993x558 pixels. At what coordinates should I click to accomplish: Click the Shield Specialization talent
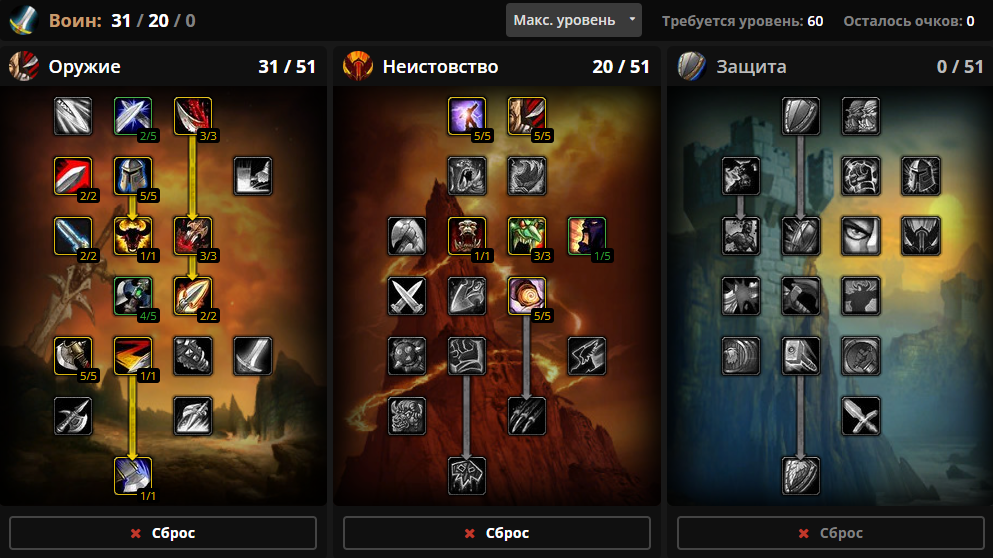coord(801,116)
